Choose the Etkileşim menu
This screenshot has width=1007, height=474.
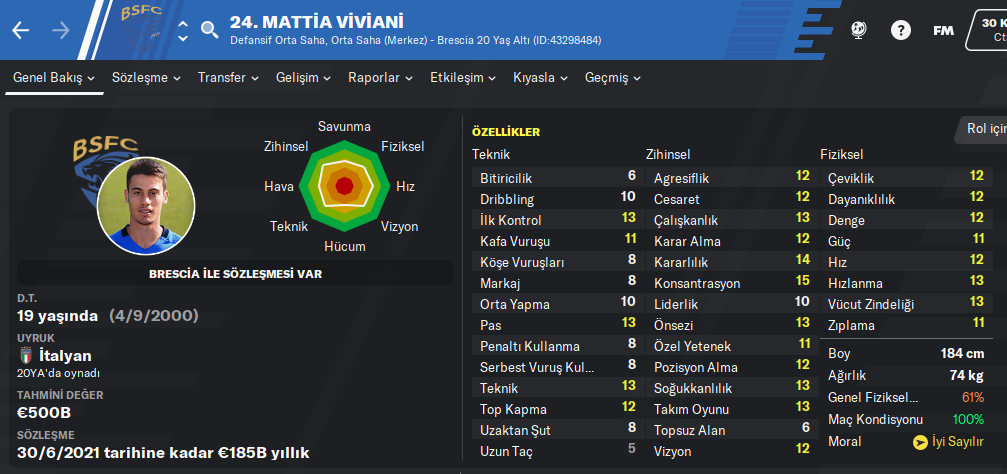(x=464, y=77)
